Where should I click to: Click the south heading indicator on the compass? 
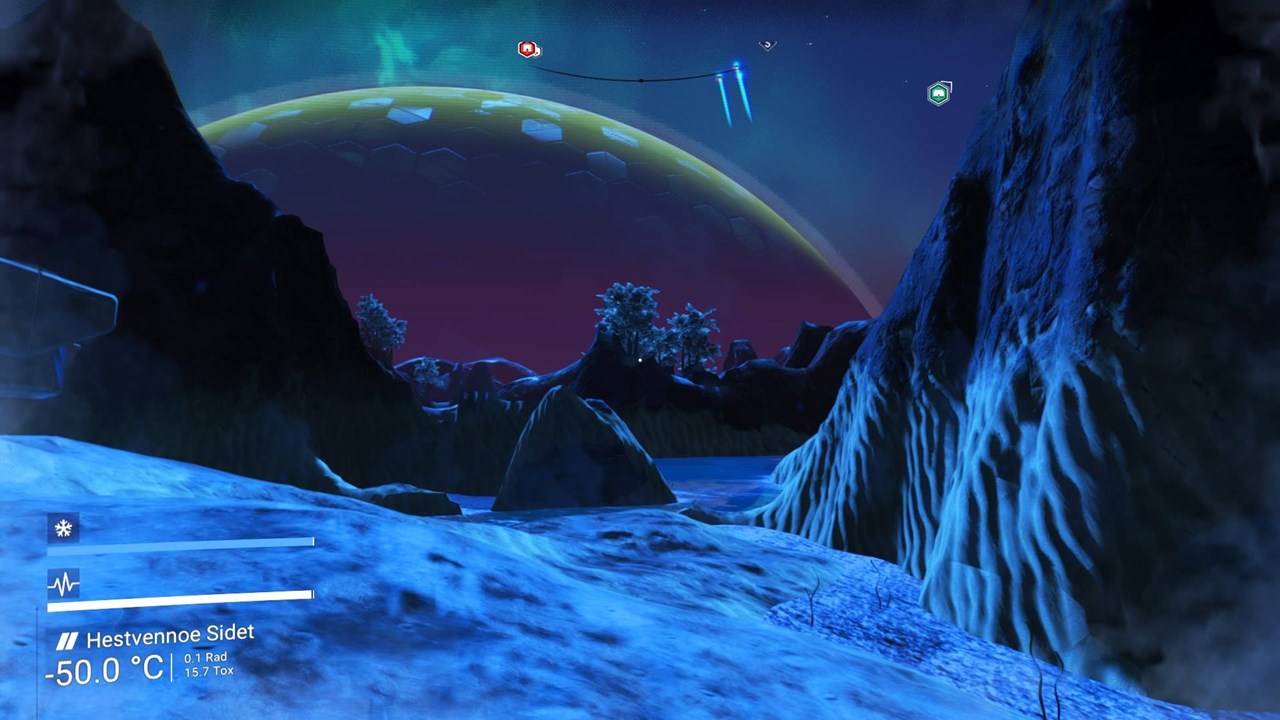pyautogui.click(x=767, y=45)
